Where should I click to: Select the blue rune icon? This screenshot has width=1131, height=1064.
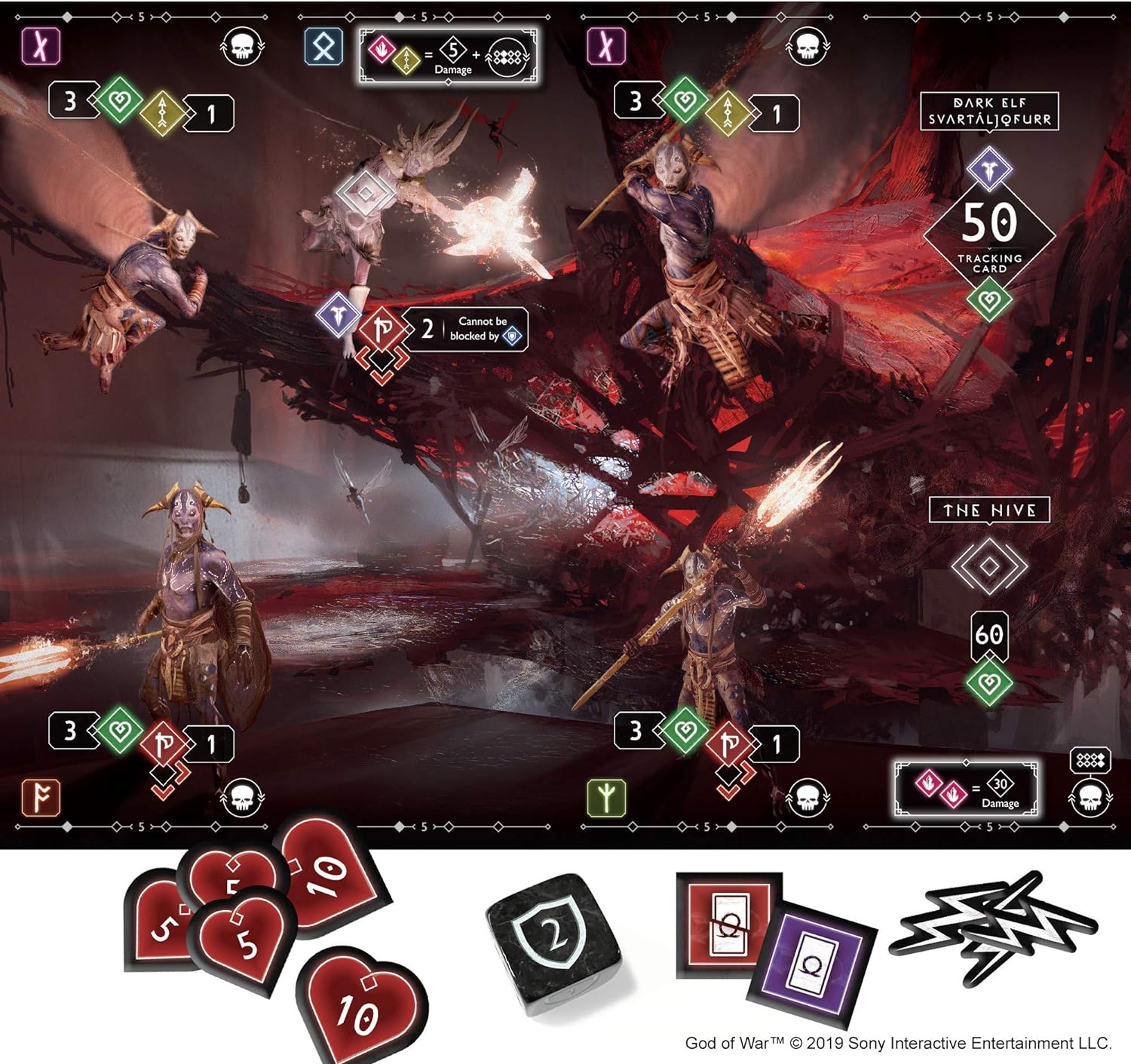tap(323, 48)
